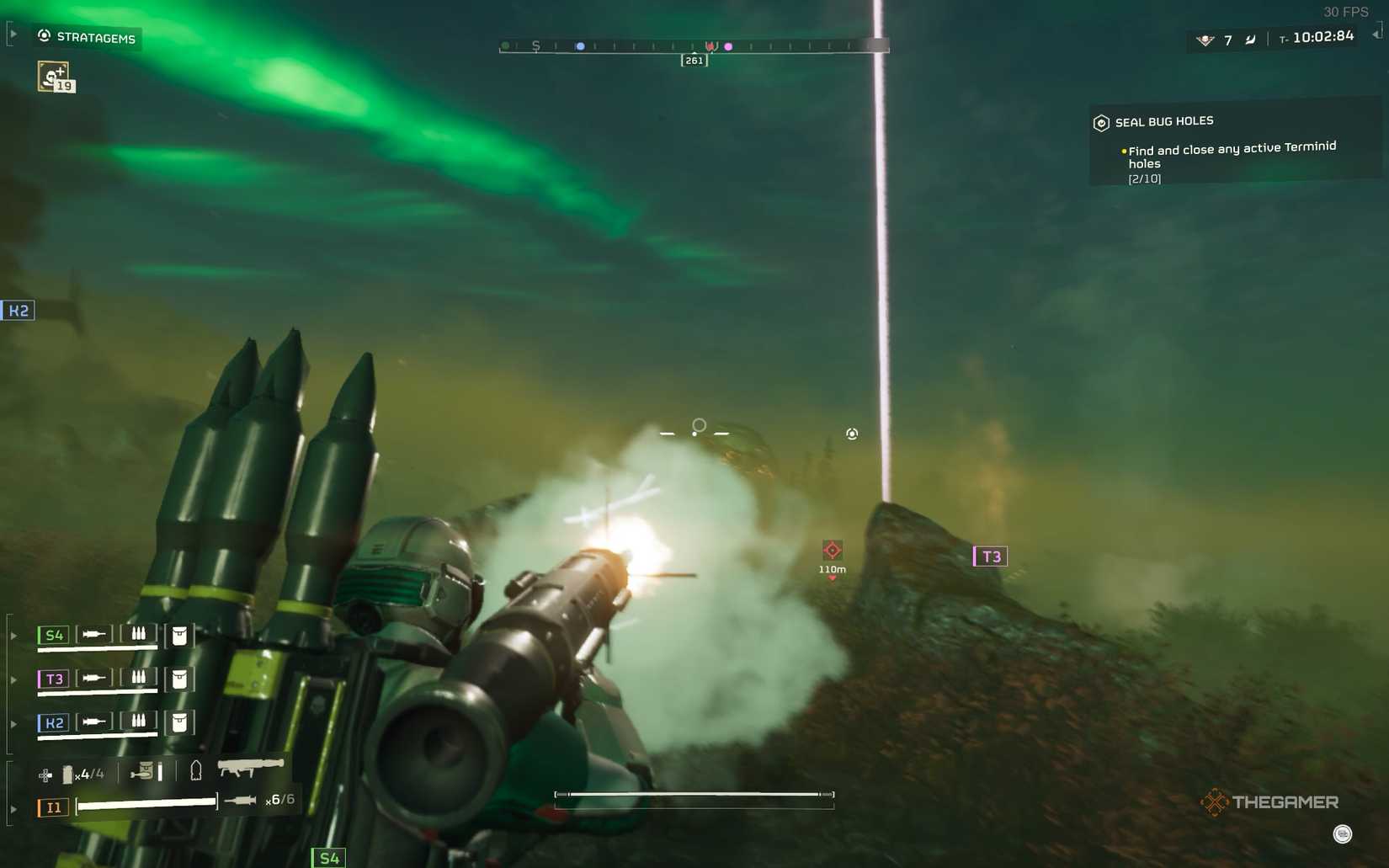The image size is (1389, 868).
Task: Click the skull kill-counter icon near the timer
Action: pos(1204,40)
